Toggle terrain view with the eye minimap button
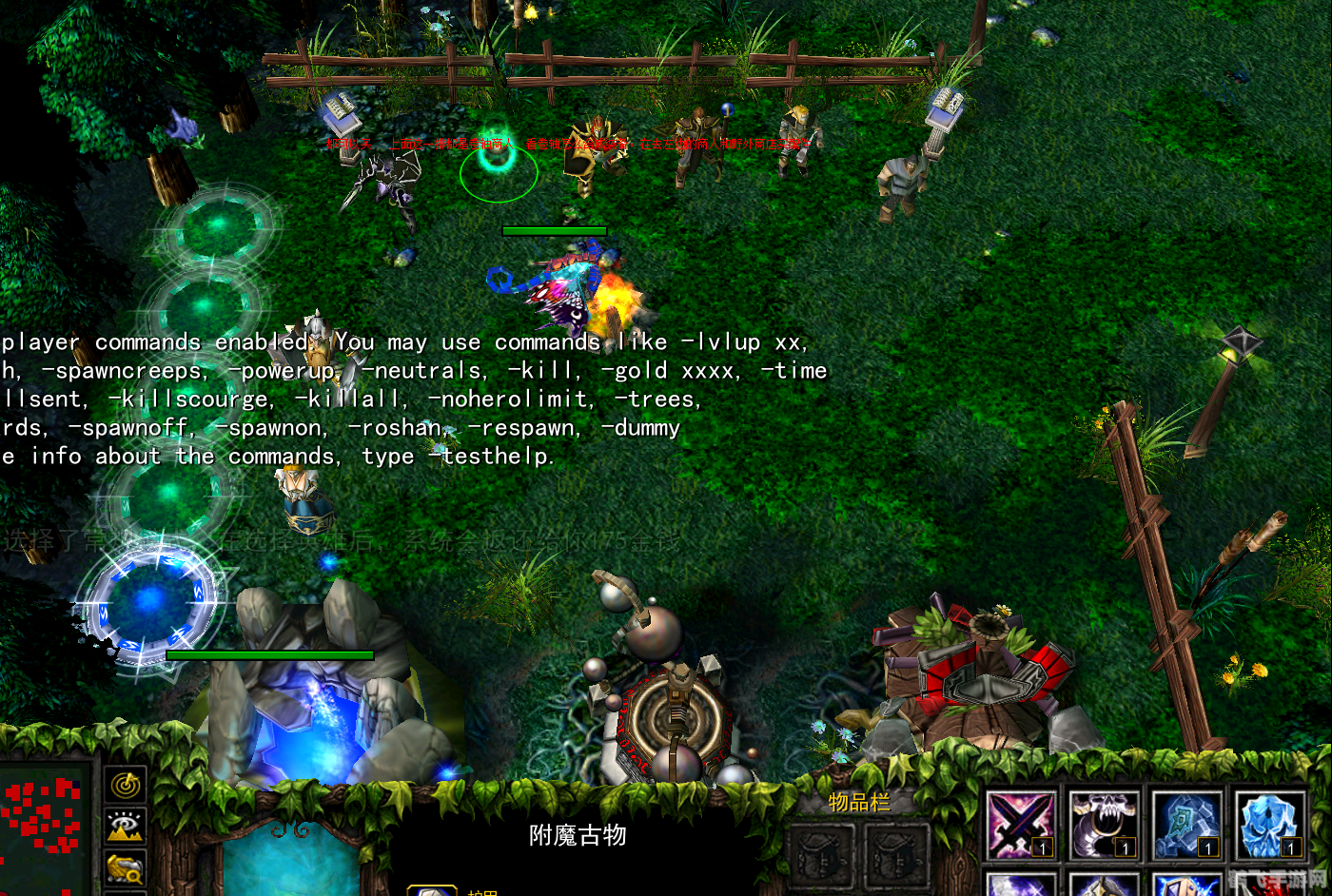1332x896 pixels. coord(124,828)
